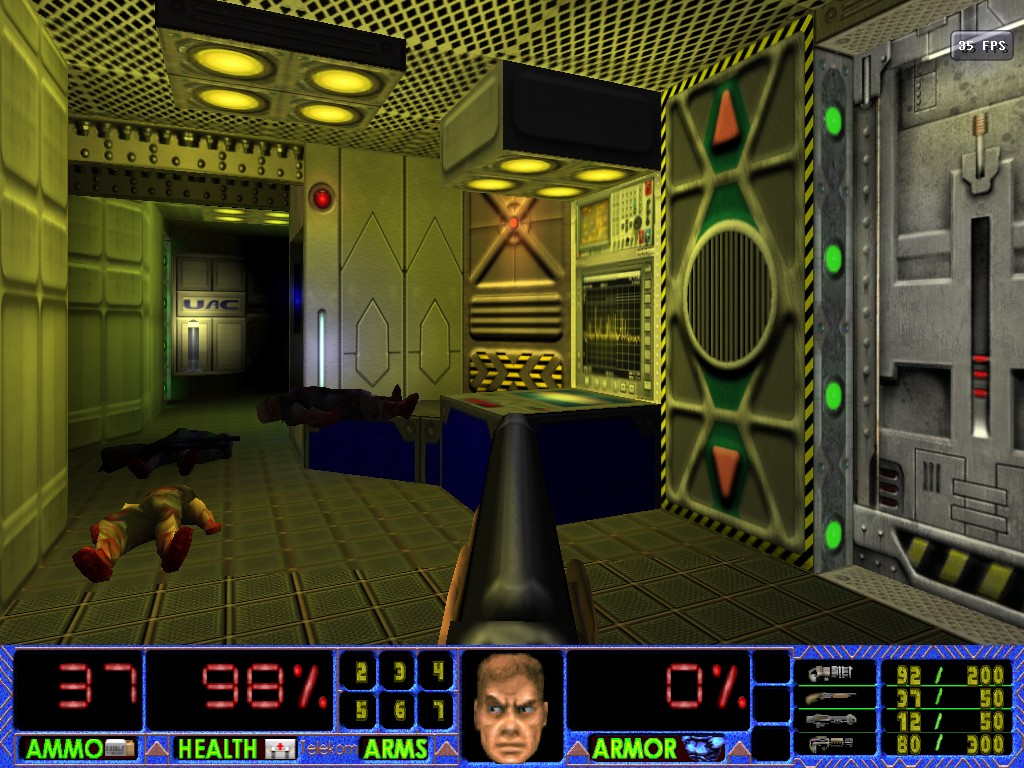Screen dimensions: 1024x768
Task: Select weapon slot 6 in ARMS
Action: (x=399, y=710)
